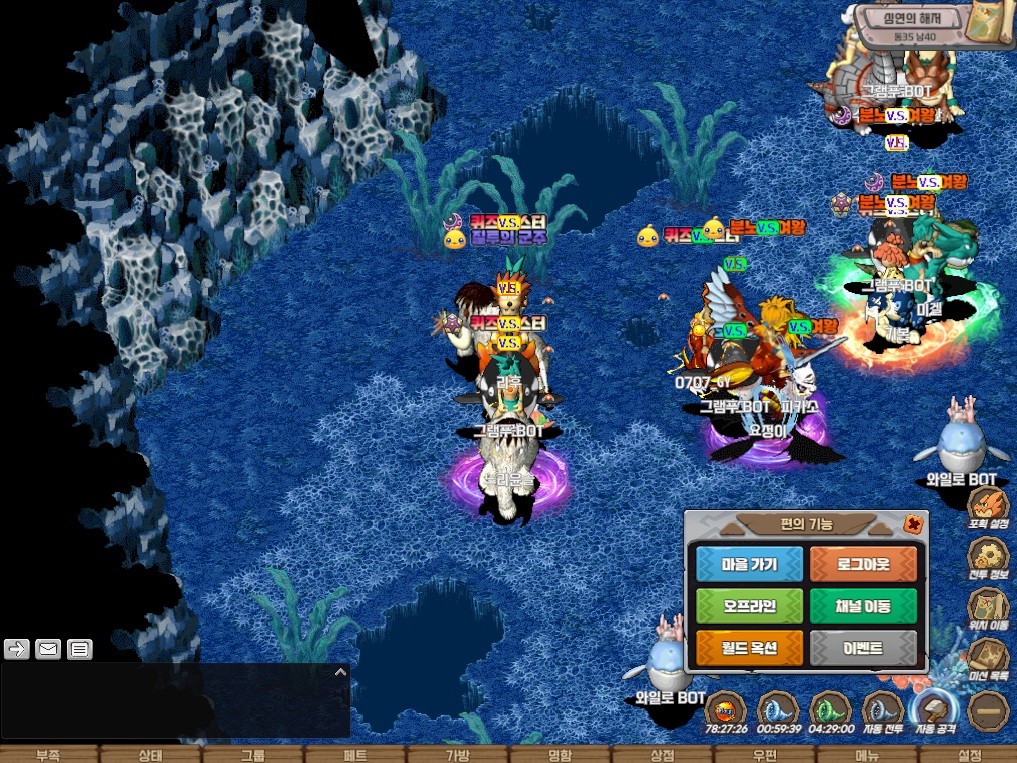
Task: Close the 편의 기능 panel
Action: point(912,523)
